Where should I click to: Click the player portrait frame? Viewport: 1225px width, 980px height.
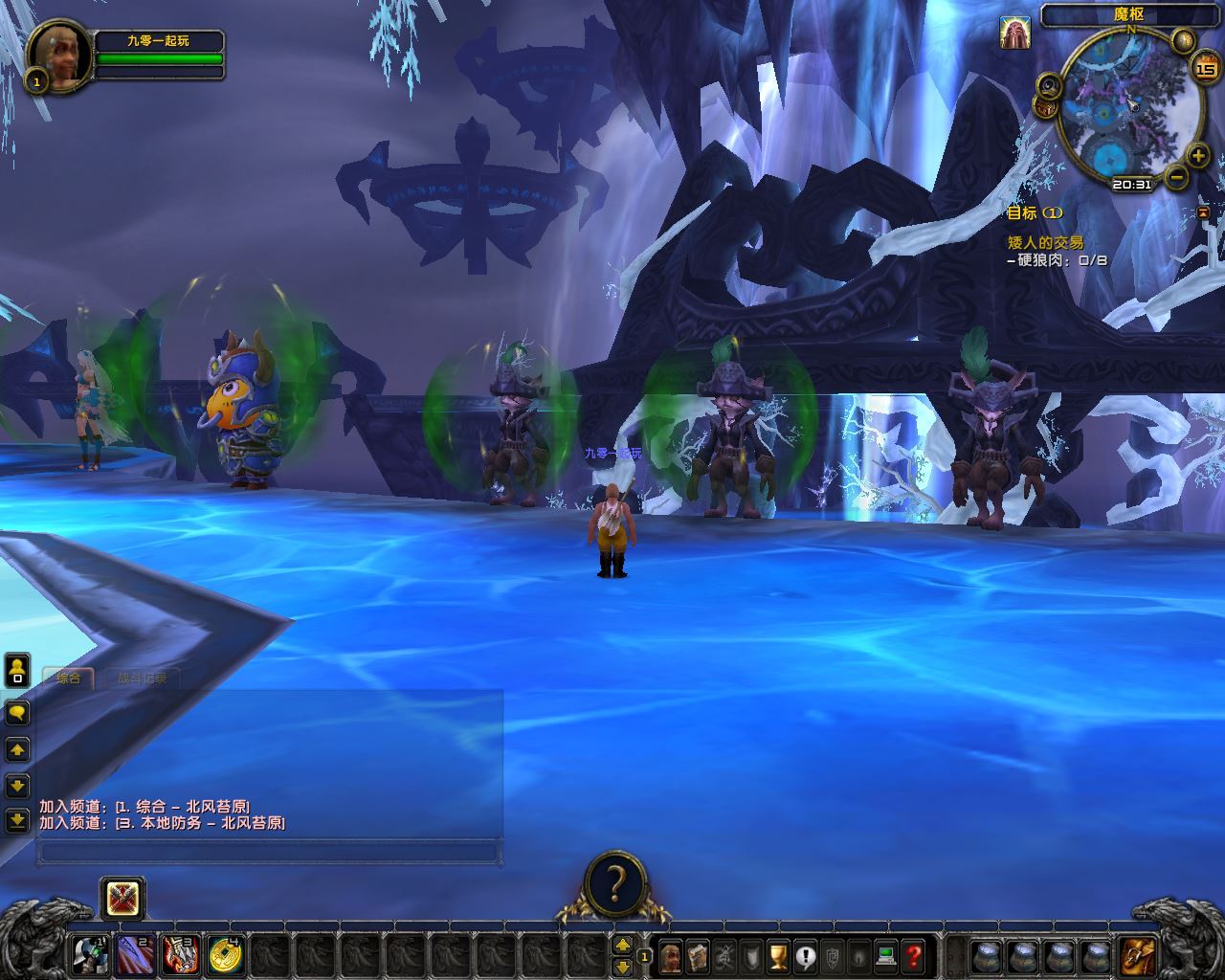pyautogui.click(x=59, y=56)
